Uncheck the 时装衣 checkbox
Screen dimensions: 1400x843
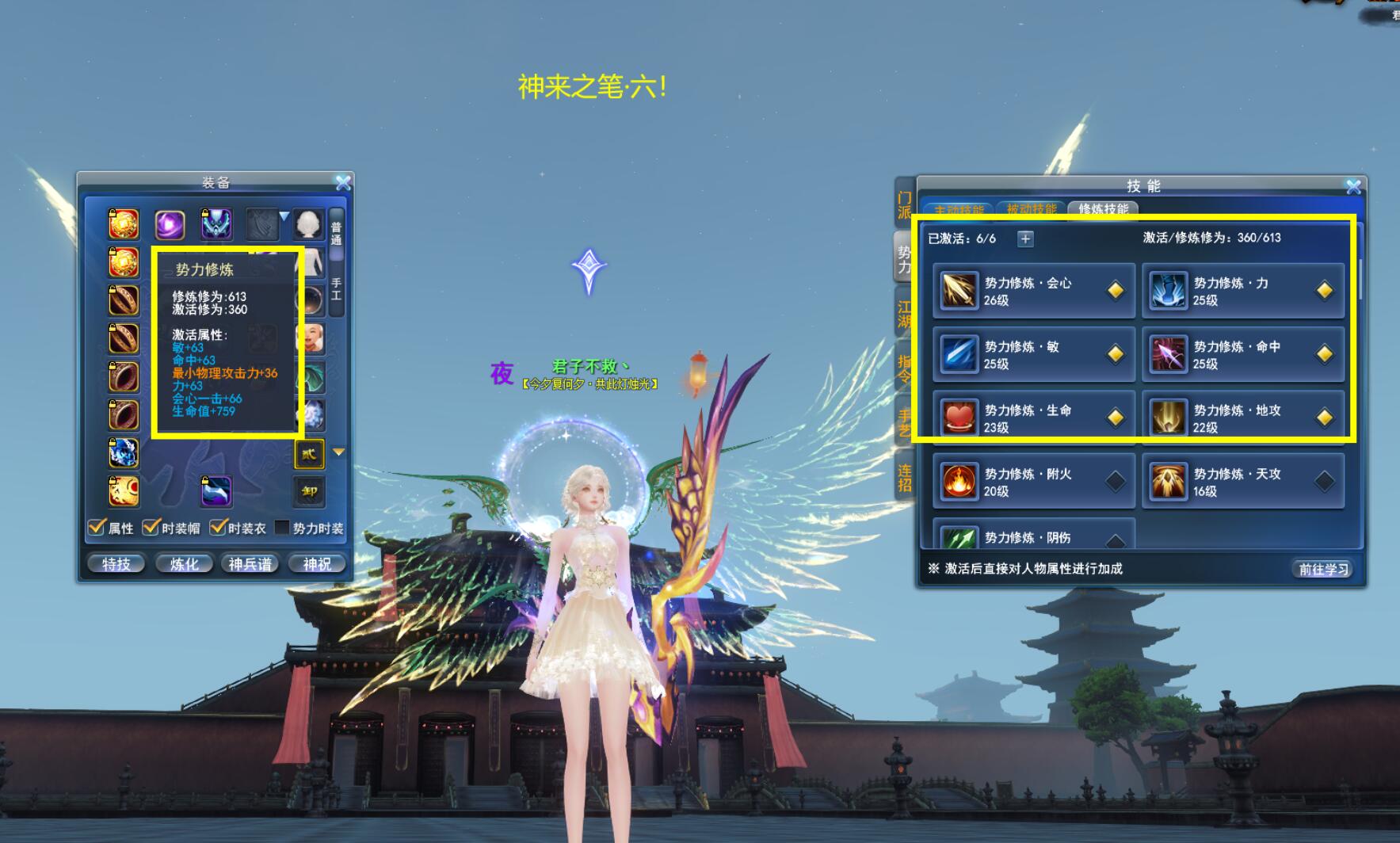click(218, 528)
